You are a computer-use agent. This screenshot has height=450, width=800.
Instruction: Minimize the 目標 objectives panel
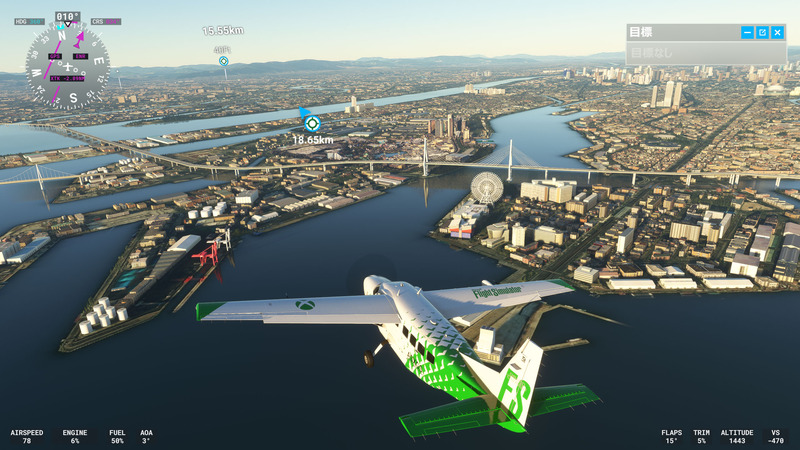click(x=747, y=33)
